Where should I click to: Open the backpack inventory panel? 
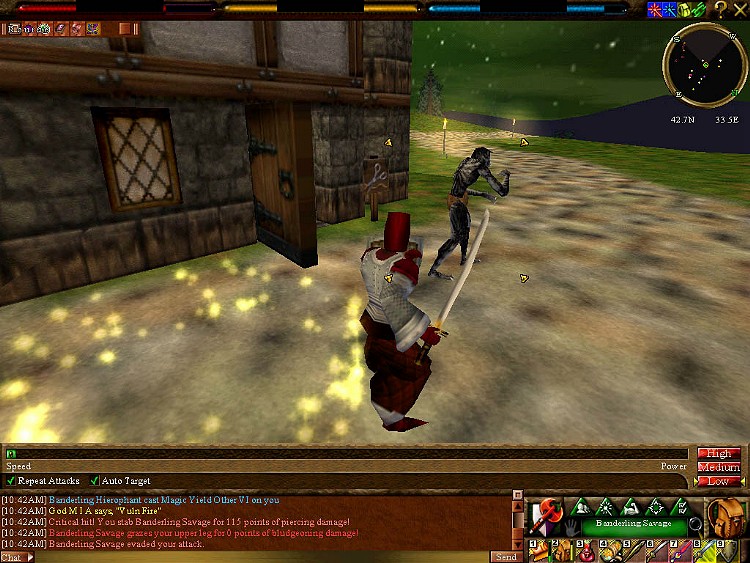click(726, 516)
